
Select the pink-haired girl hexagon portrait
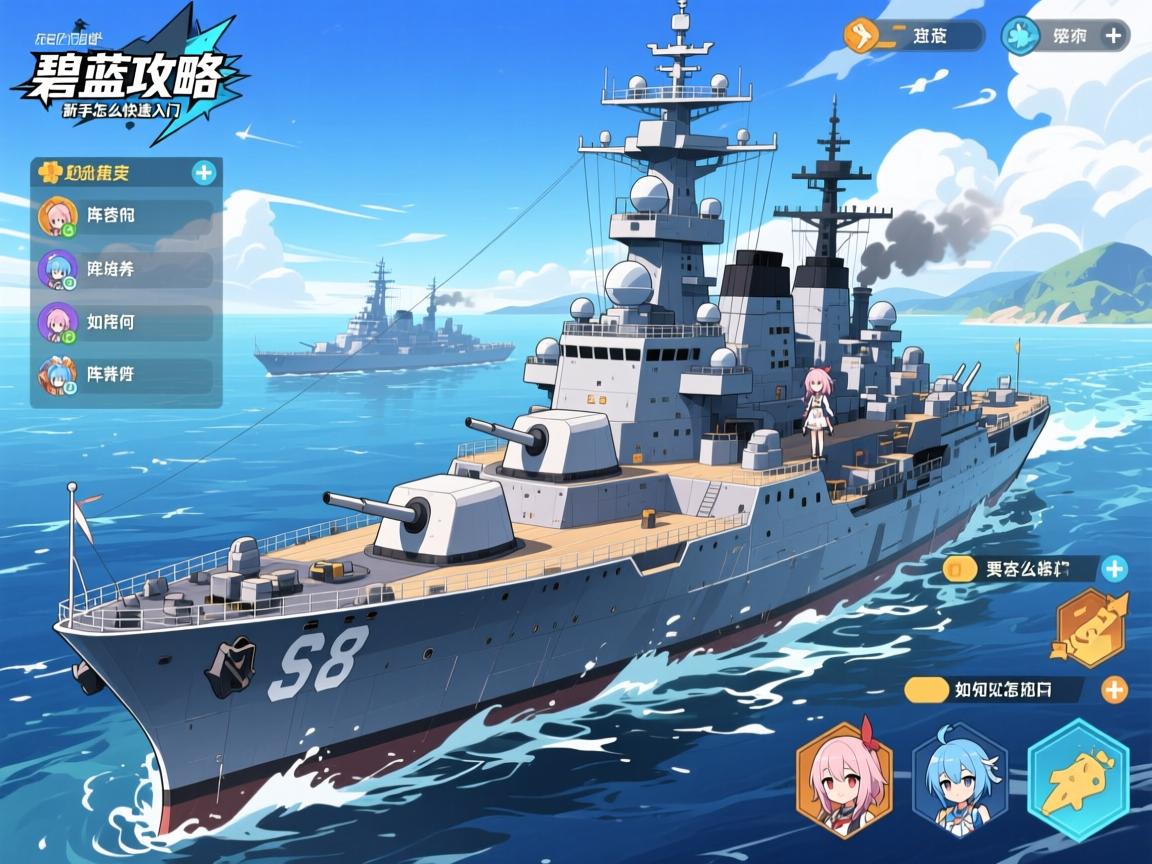[x=844, y=780]
